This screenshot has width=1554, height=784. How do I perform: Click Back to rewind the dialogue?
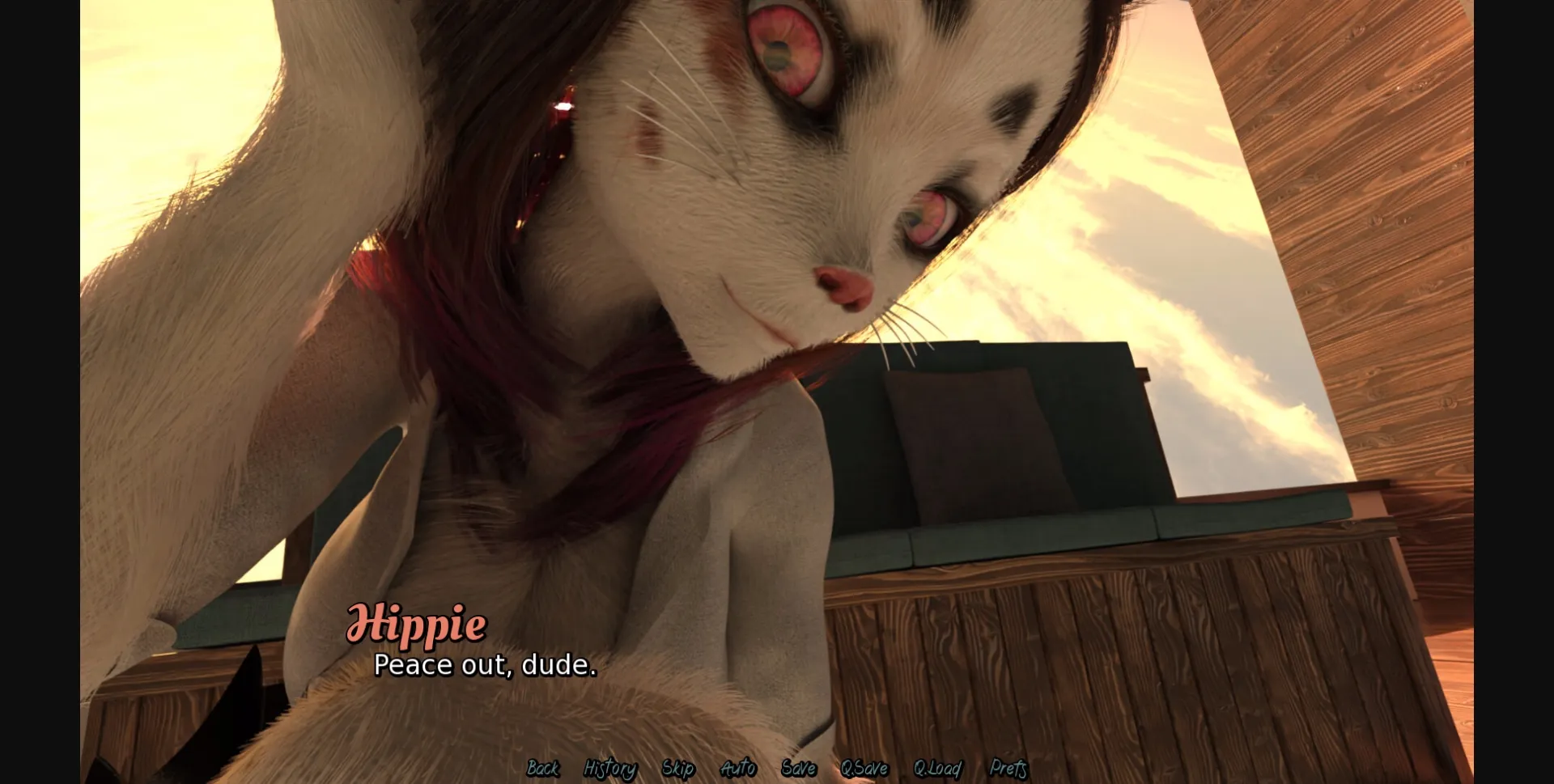click(543, 769)
